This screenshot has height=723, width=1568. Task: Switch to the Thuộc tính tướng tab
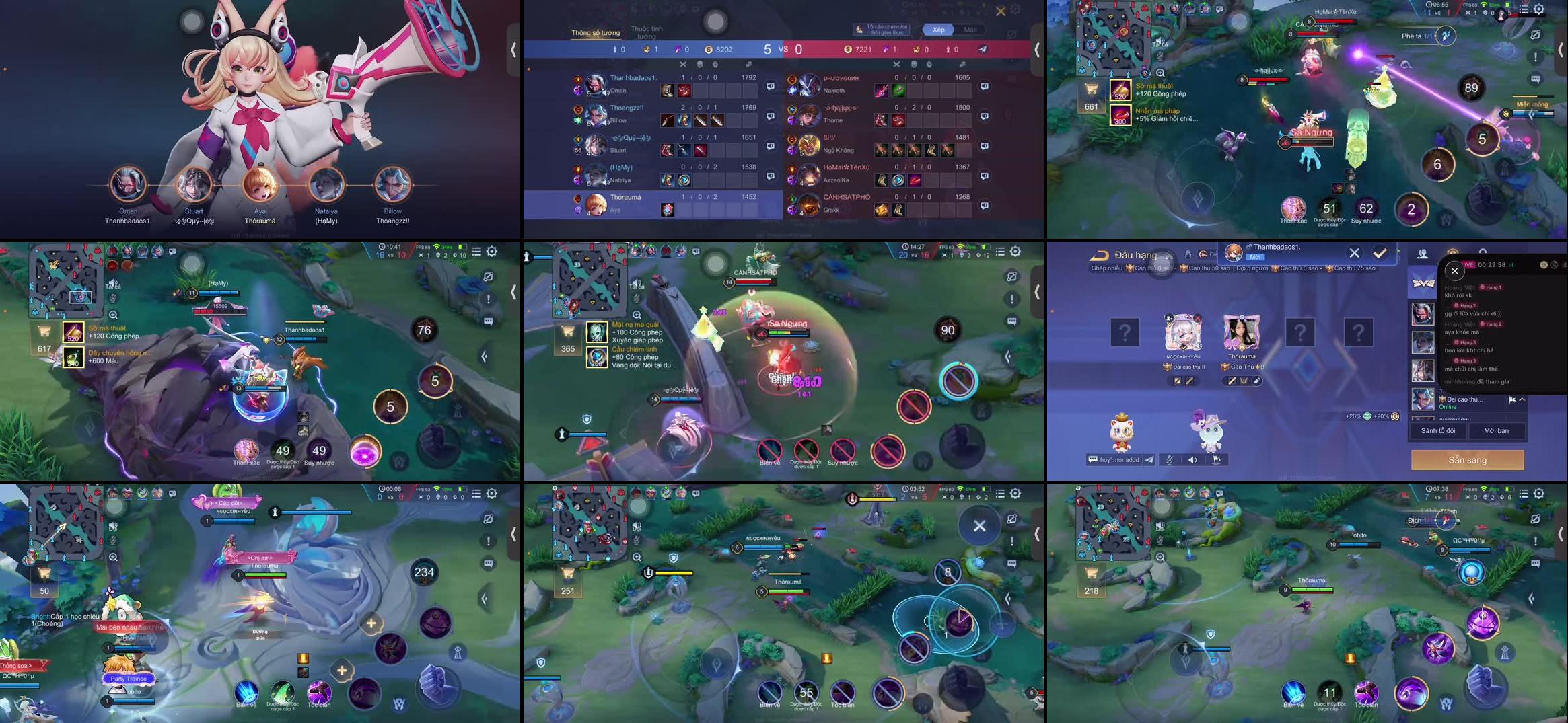pyautogui.click(x=646, y=32)
